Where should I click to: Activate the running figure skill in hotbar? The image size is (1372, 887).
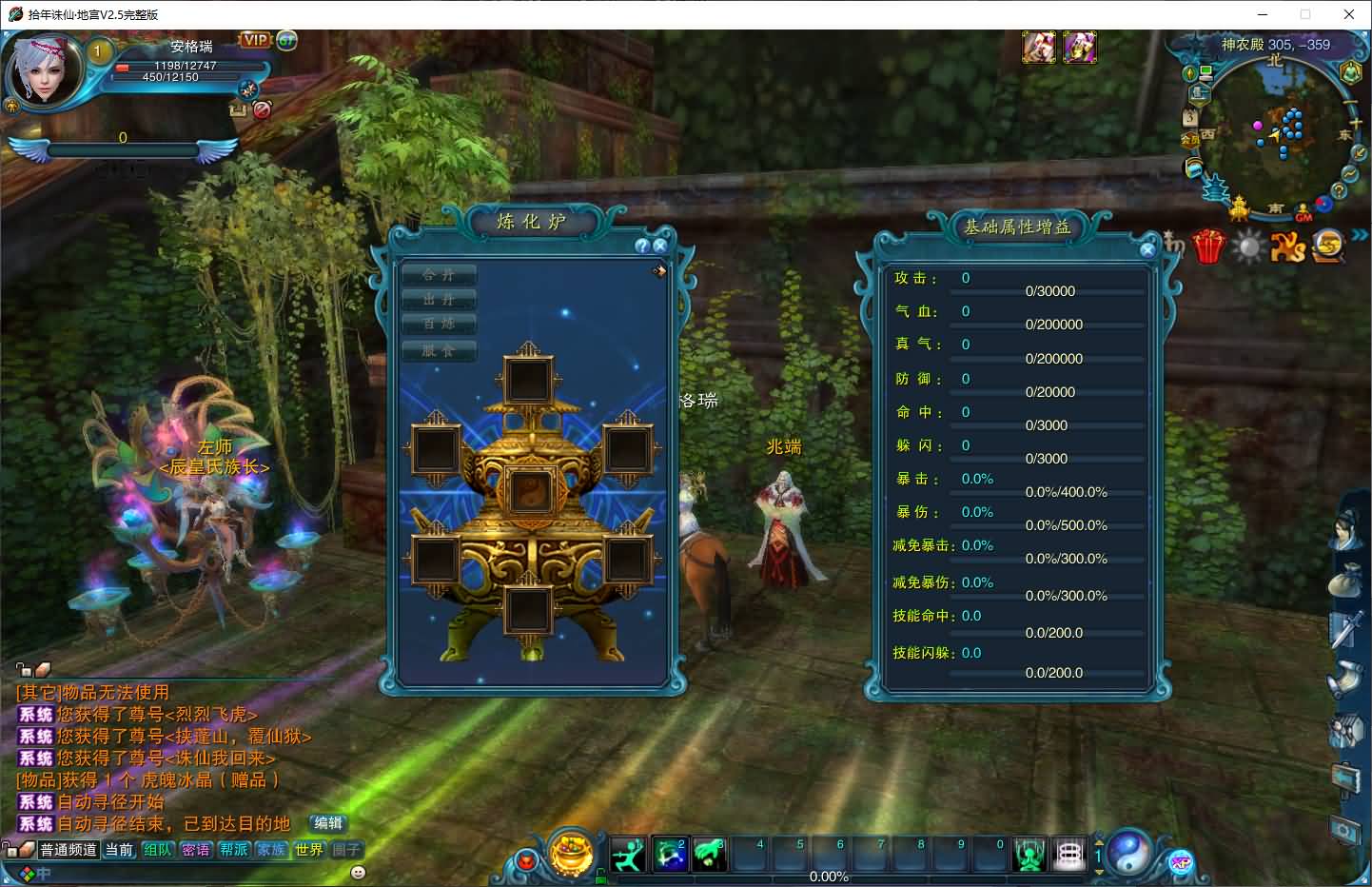click(628, 855)
